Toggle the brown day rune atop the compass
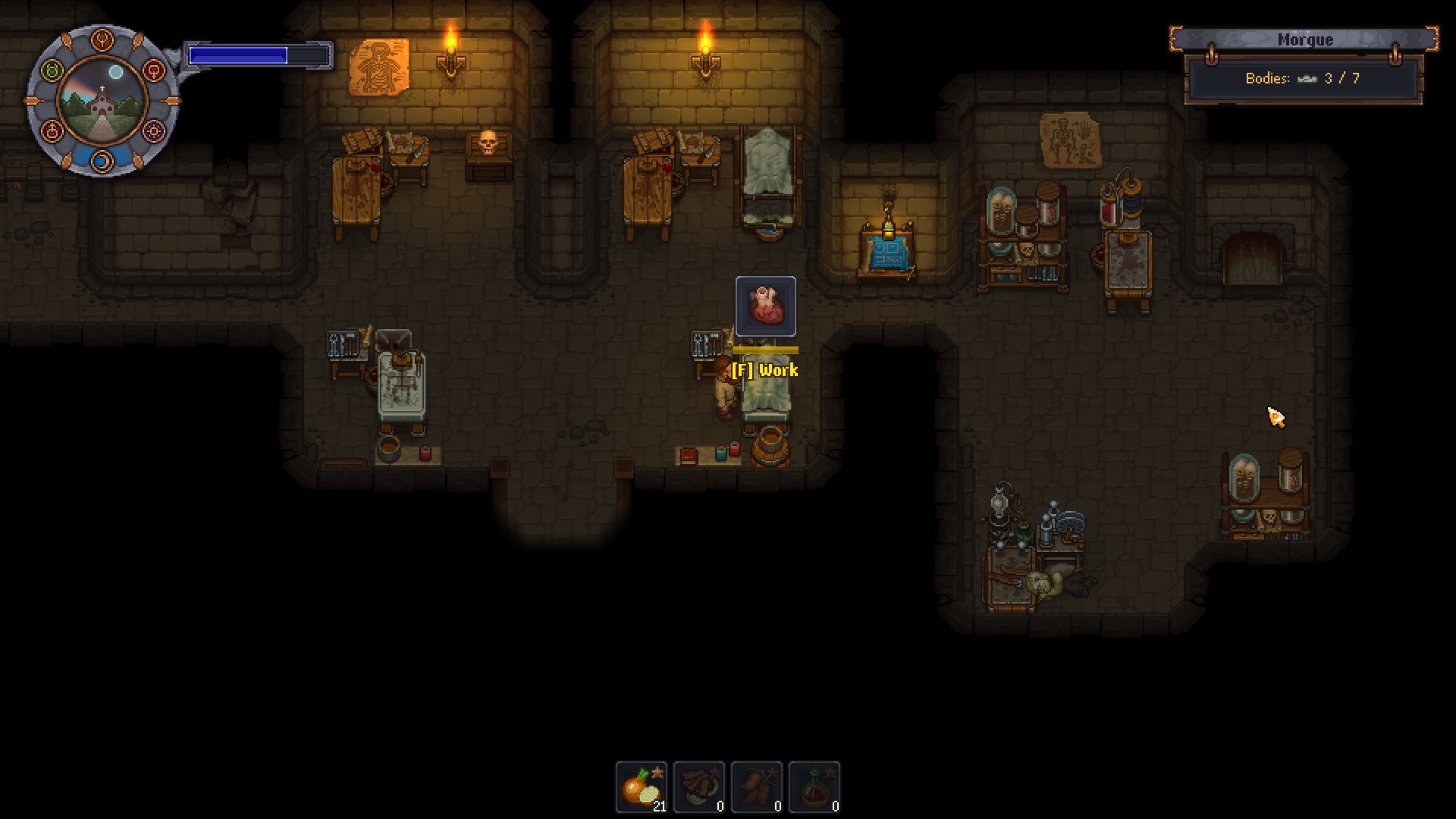 point(102,39)
